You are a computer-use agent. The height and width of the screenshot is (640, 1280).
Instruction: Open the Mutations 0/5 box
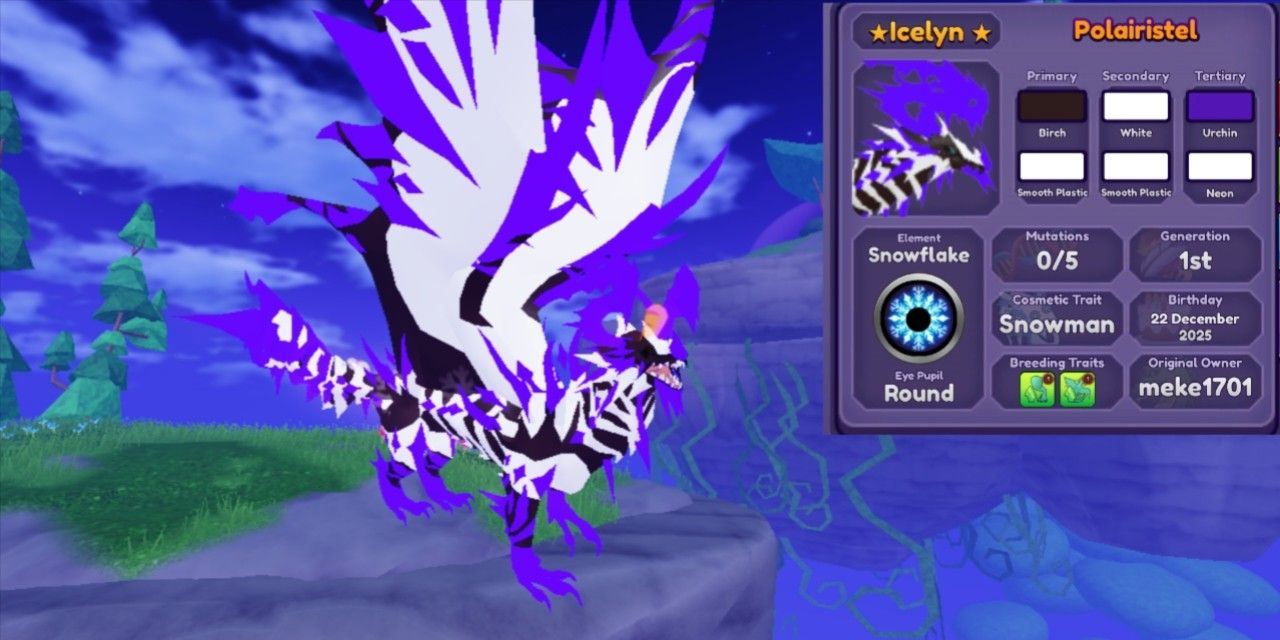pos(1057,254)
